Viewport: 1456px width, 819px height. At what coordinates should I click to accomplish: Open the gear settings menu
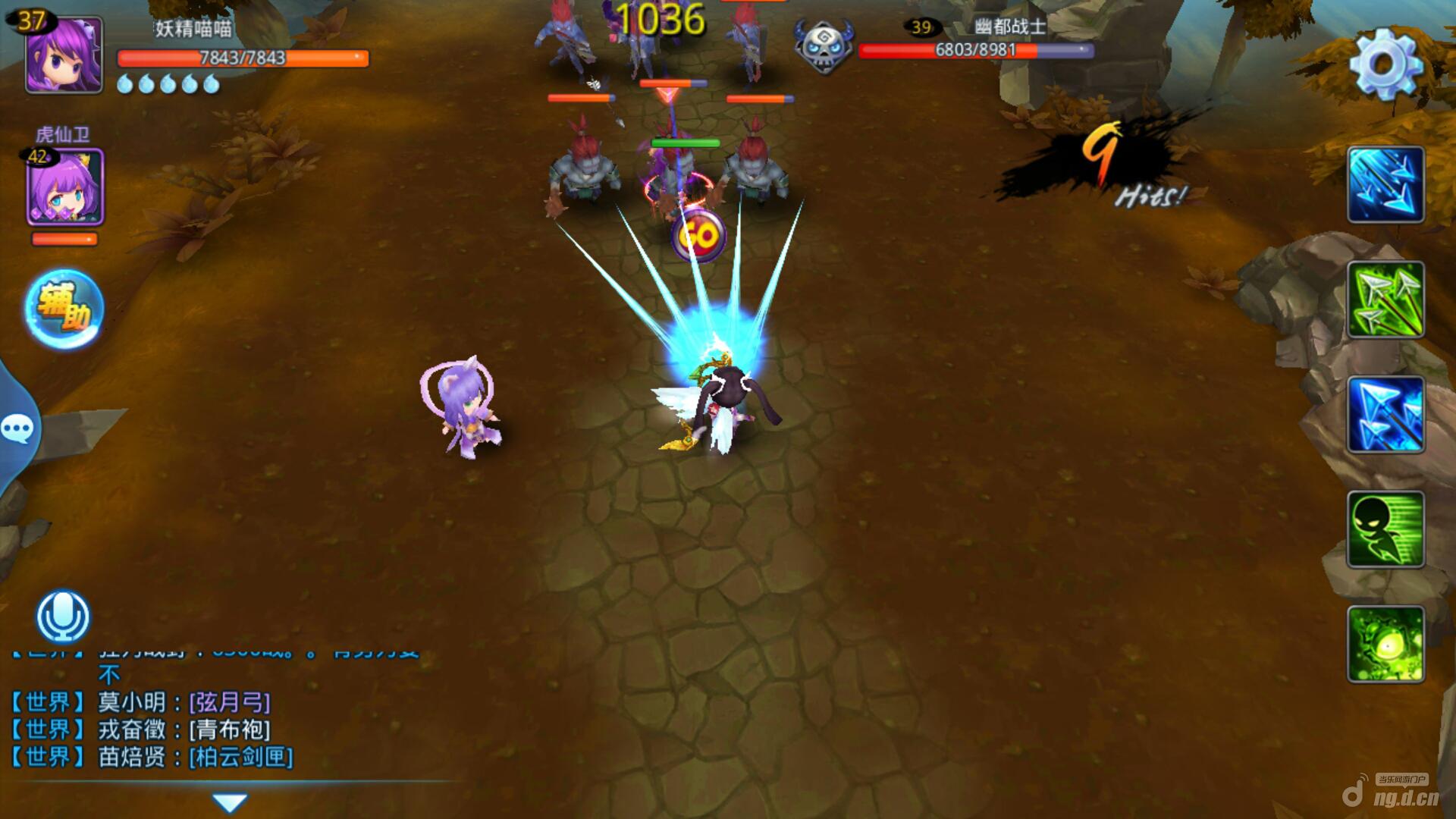(x=1385, y=64)
